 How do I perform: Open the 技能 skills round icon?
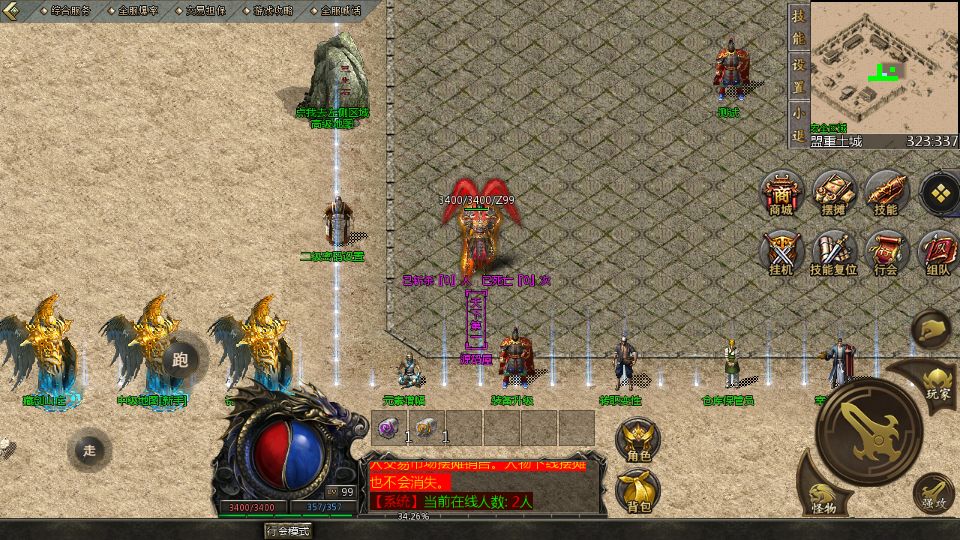885,191
